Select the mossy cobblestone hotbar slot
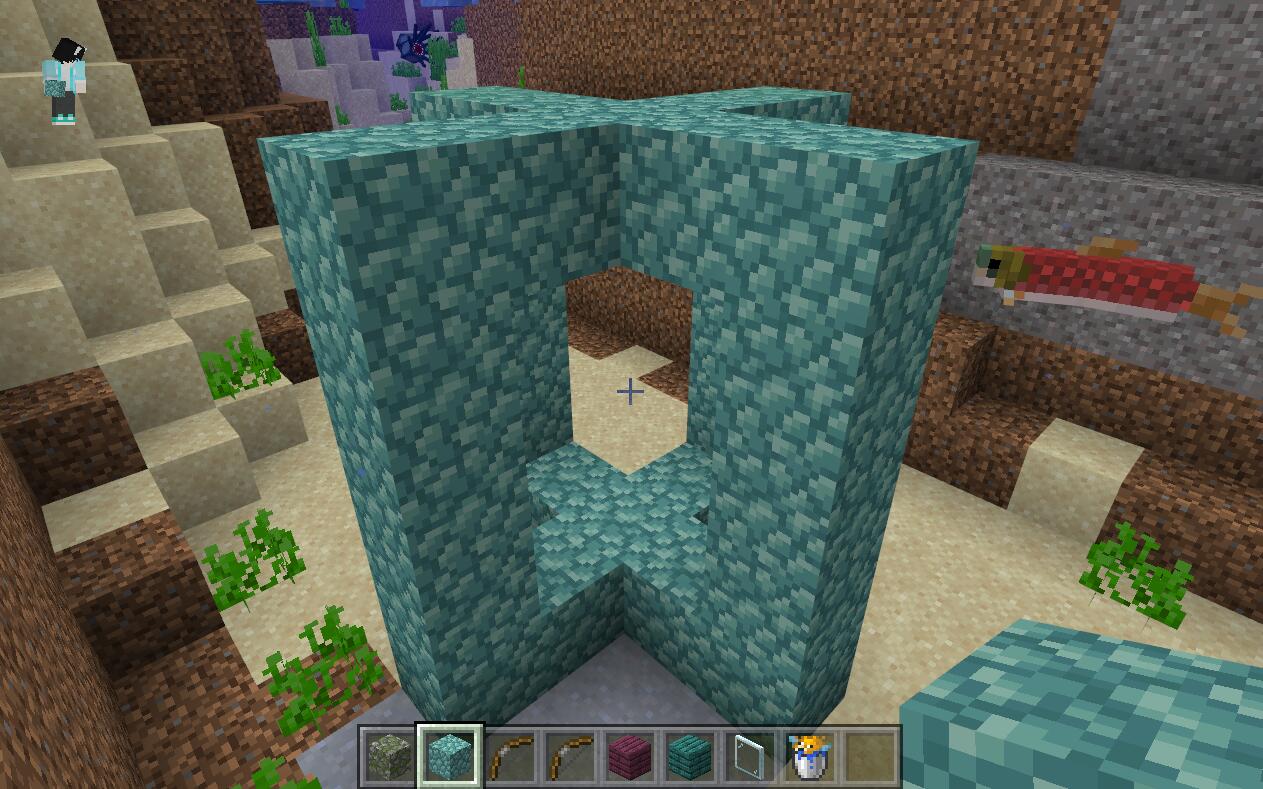The width and height of the screenshot is (1263, 789). [390, 756]
